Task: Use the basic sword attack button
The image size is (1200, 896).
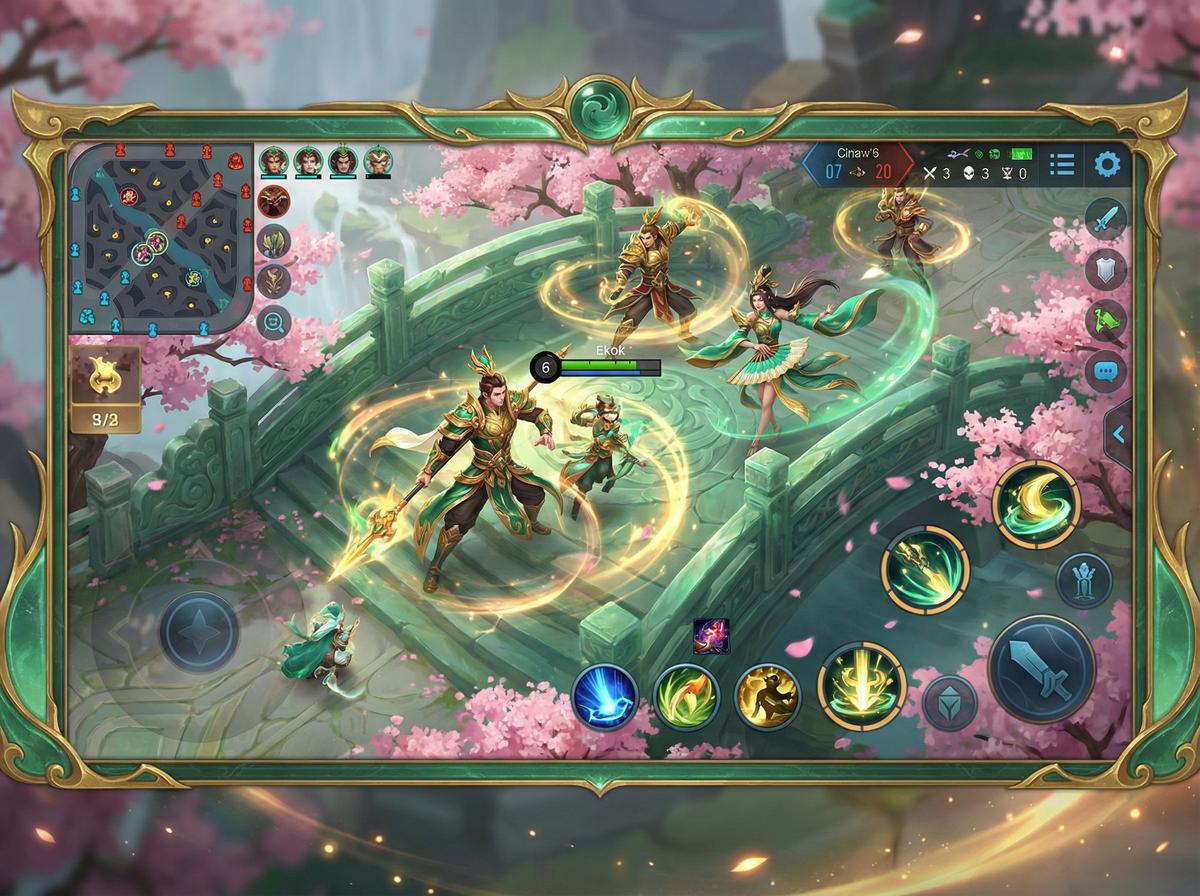Action: (x=1041, y=668)
